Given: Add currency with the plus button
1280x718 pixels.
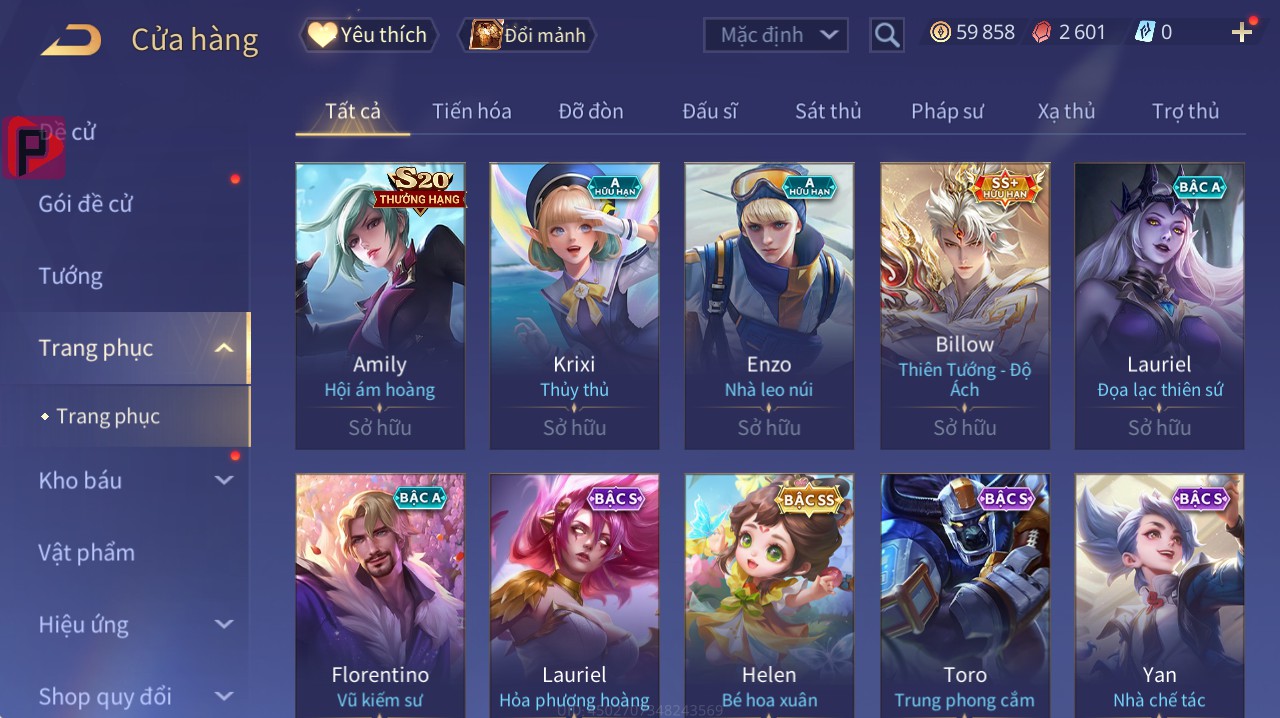Looking at the screenshot, I should coord(1242,33).
